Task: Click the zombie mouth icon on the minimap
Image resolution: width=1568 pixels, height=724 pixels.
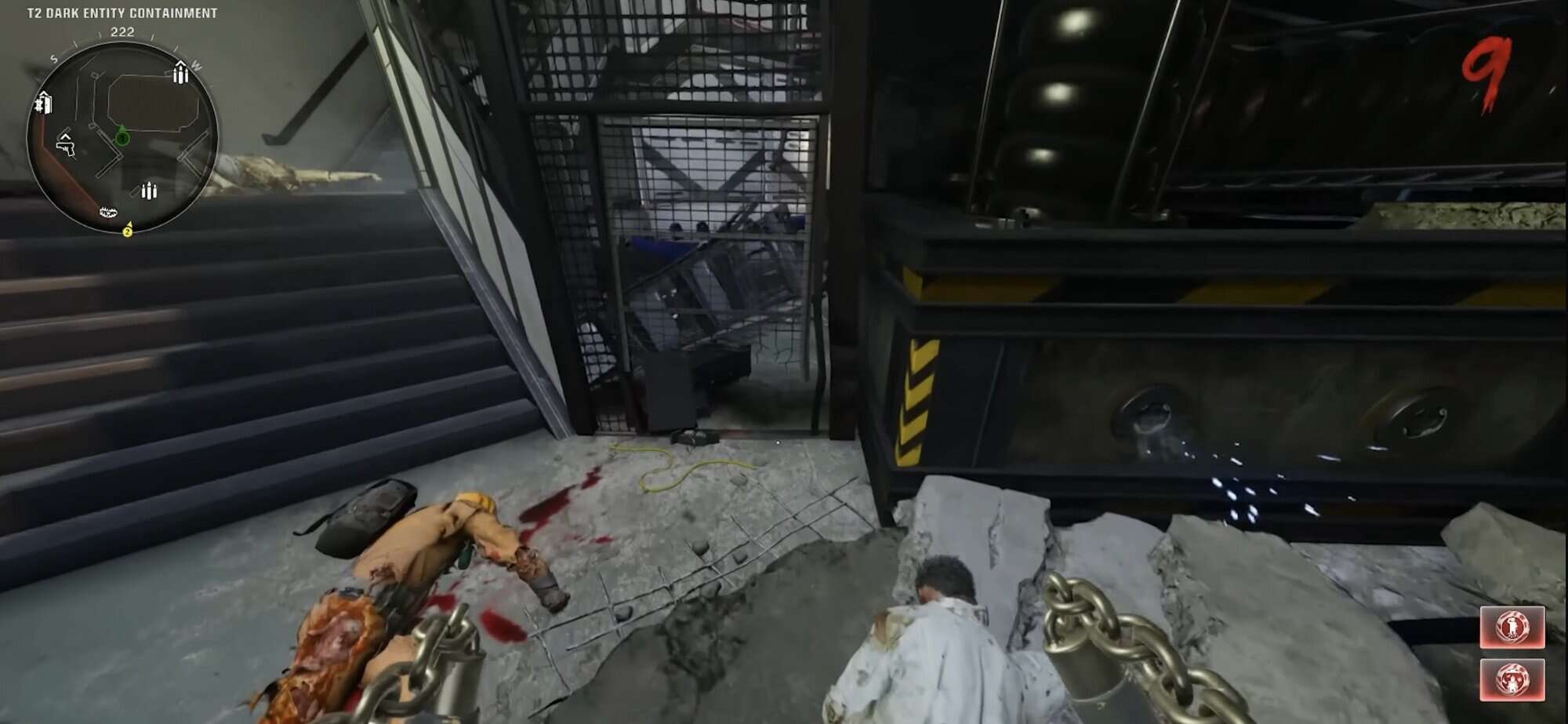Action: (109, 211)
